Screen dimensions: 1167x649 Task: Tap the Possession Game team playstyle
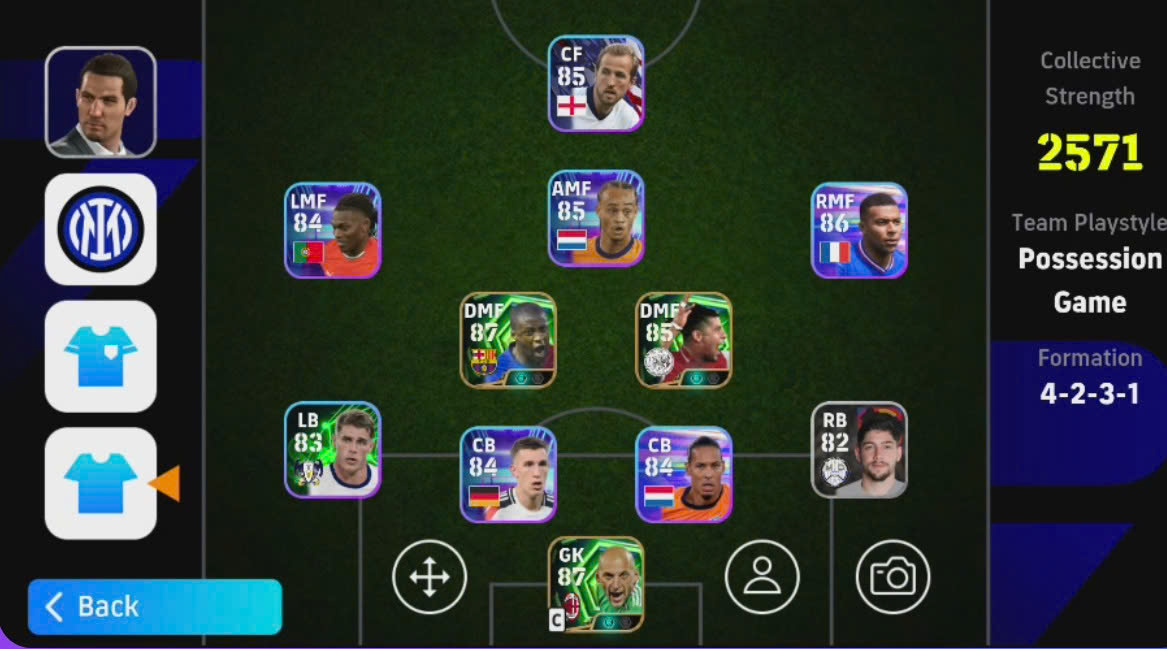coord(1089,280)
